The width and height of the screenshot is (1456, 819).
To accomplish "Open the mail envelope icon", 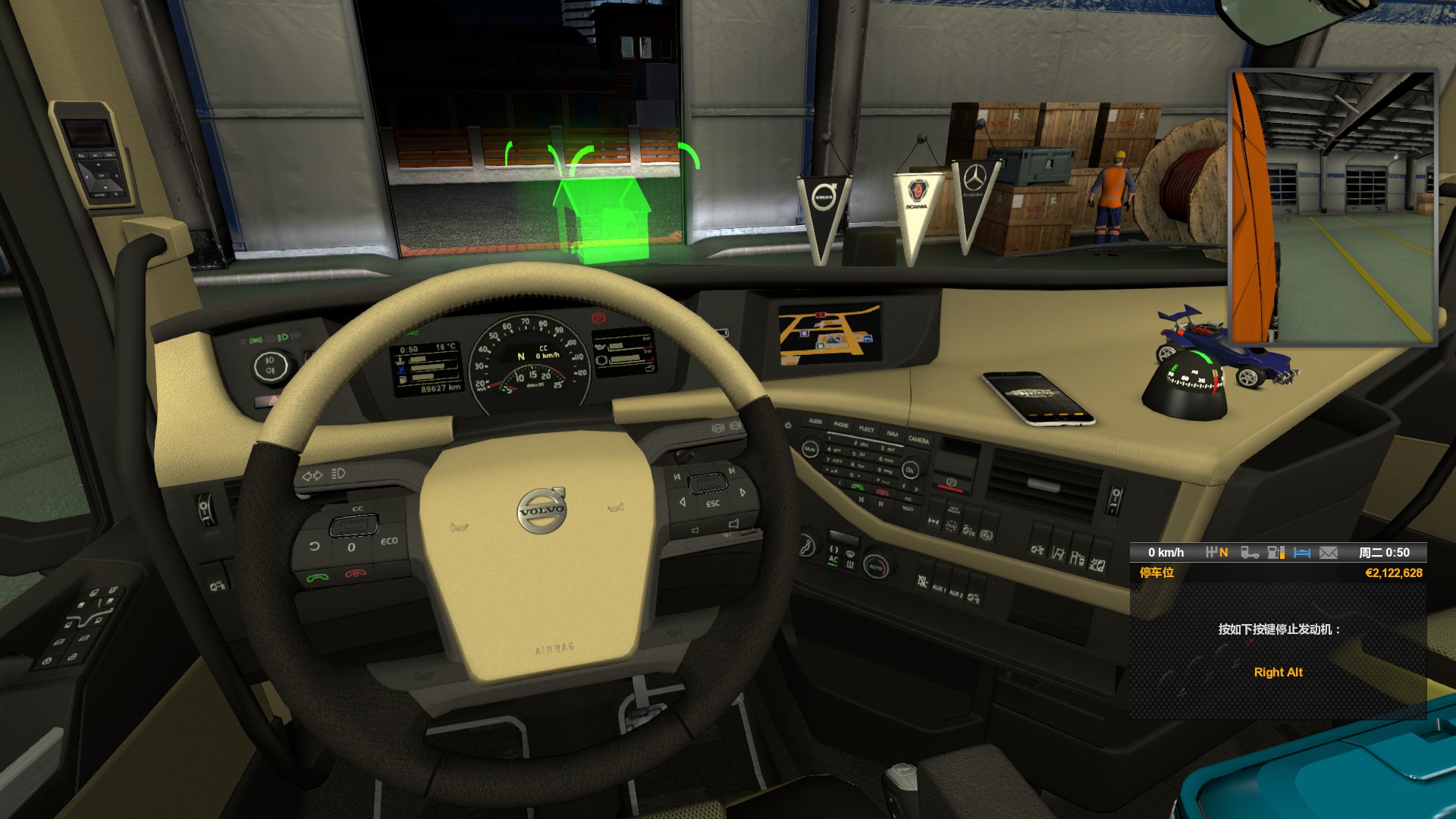I will click(x=1329, y=553).
